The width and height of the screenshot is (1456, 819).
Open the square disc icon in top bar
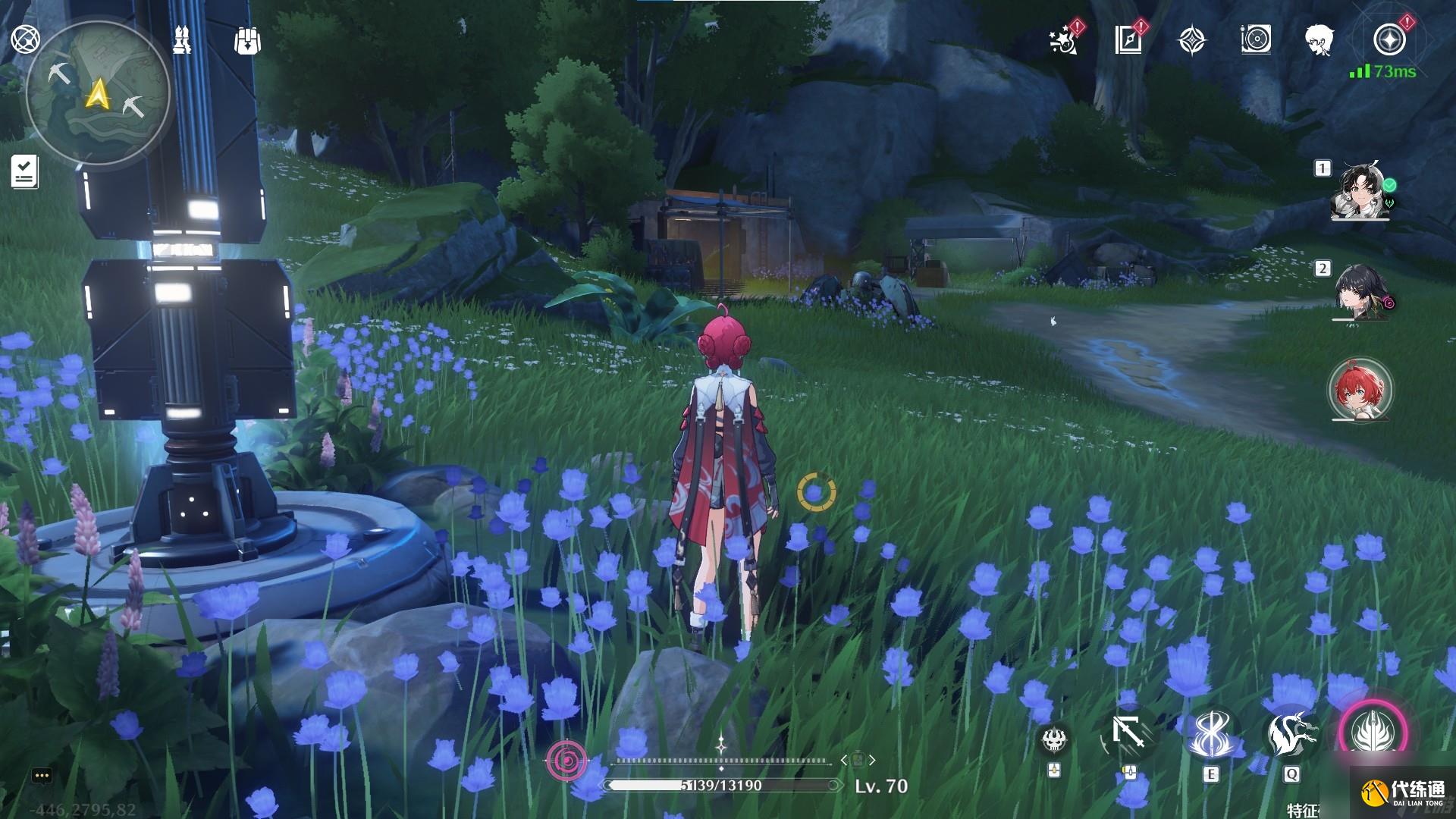[1256, 39]
